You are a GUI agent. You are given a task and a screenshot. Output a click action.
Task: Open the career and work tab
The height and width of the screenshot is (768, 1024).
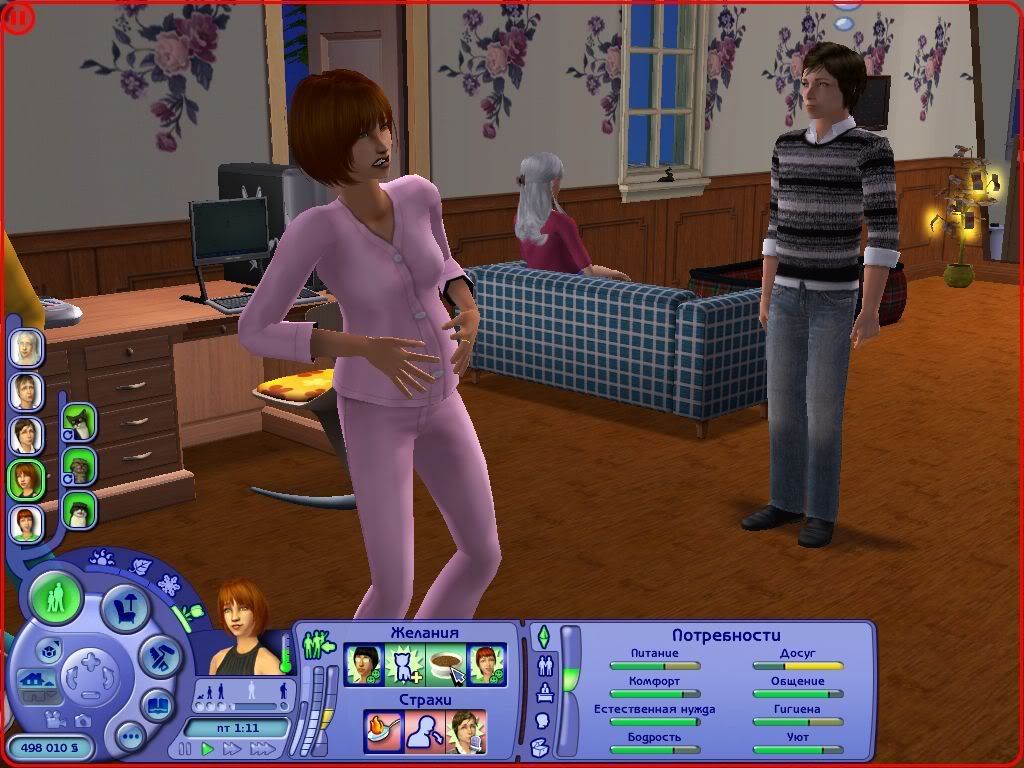(545, 692)
